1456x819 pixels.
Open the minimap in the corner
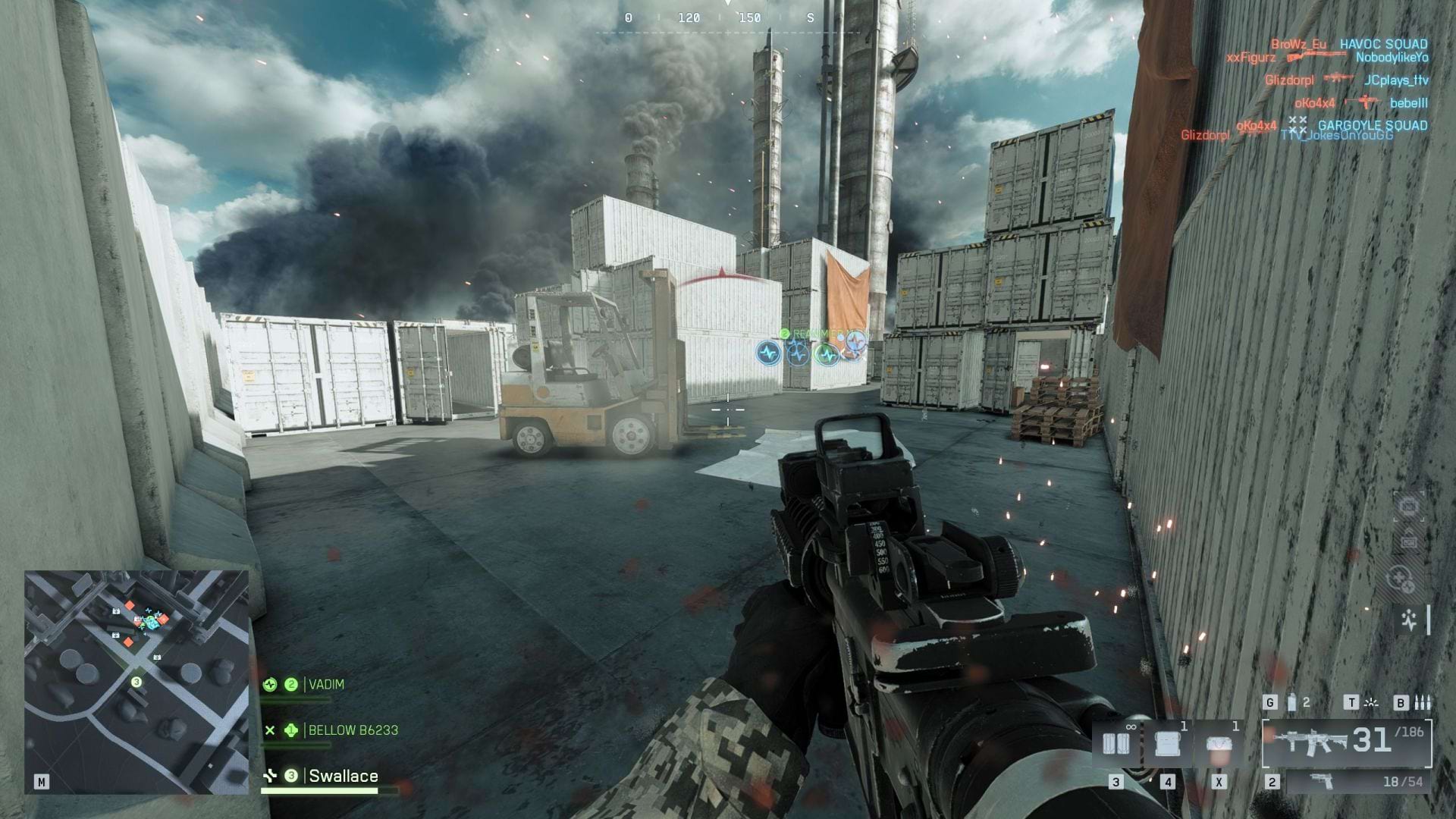tap(136, 682)
